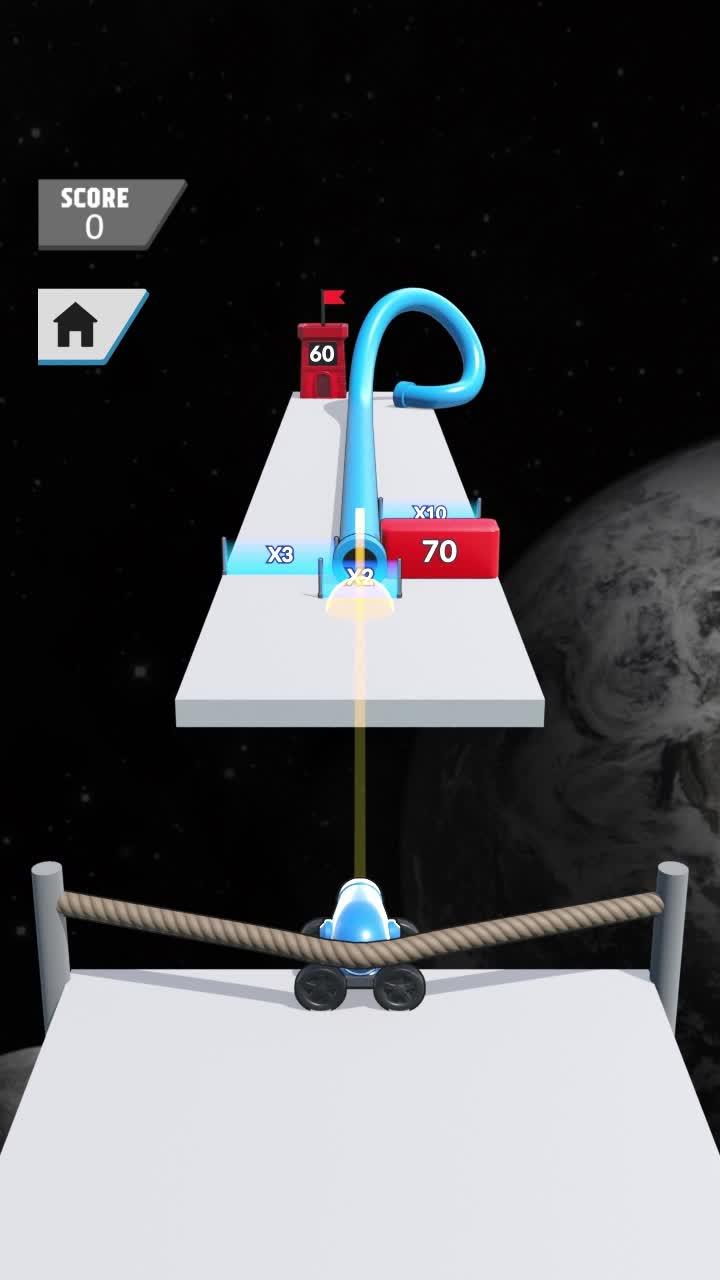Tap the home button
The width and height of the screenshot is (720, 1280).
point(80,326)
